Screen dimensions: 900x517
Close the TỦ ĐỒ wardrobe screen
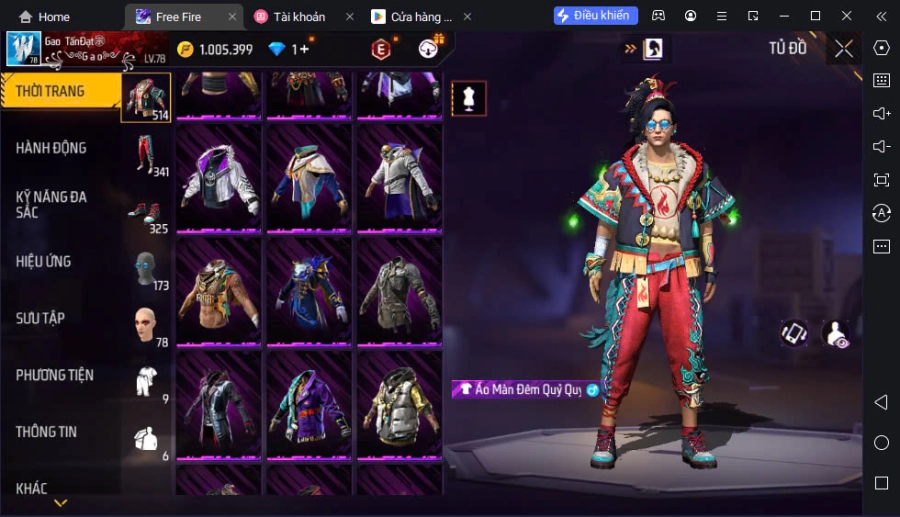(844, 49)
